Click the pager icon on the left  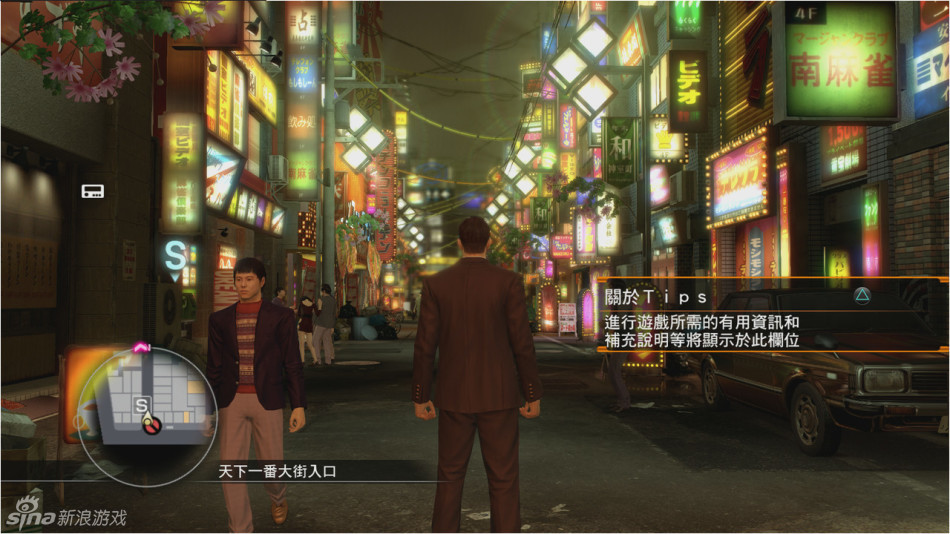click(93, 190)
